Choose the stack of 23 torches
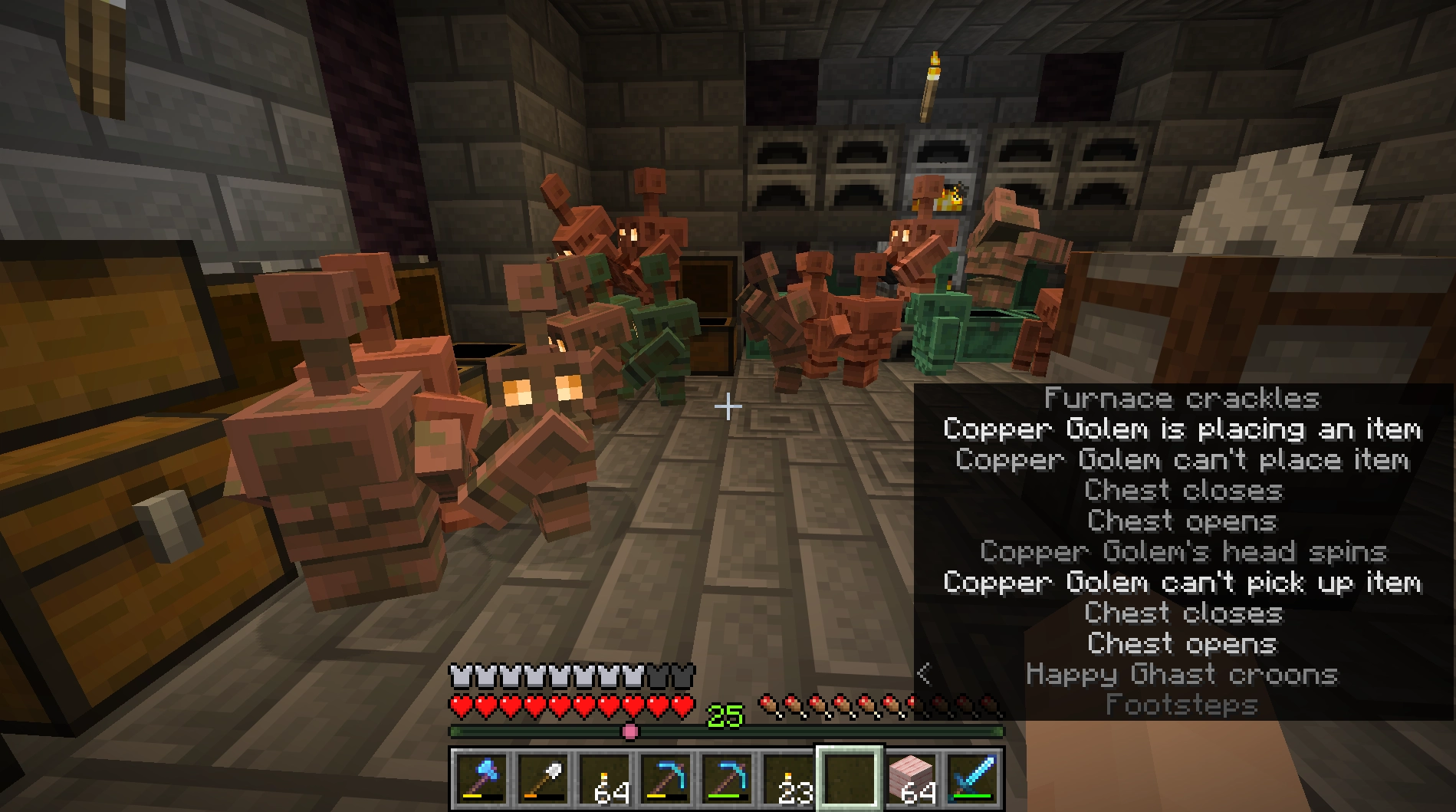Screen dimensions: 1456x812 [787, 779]
